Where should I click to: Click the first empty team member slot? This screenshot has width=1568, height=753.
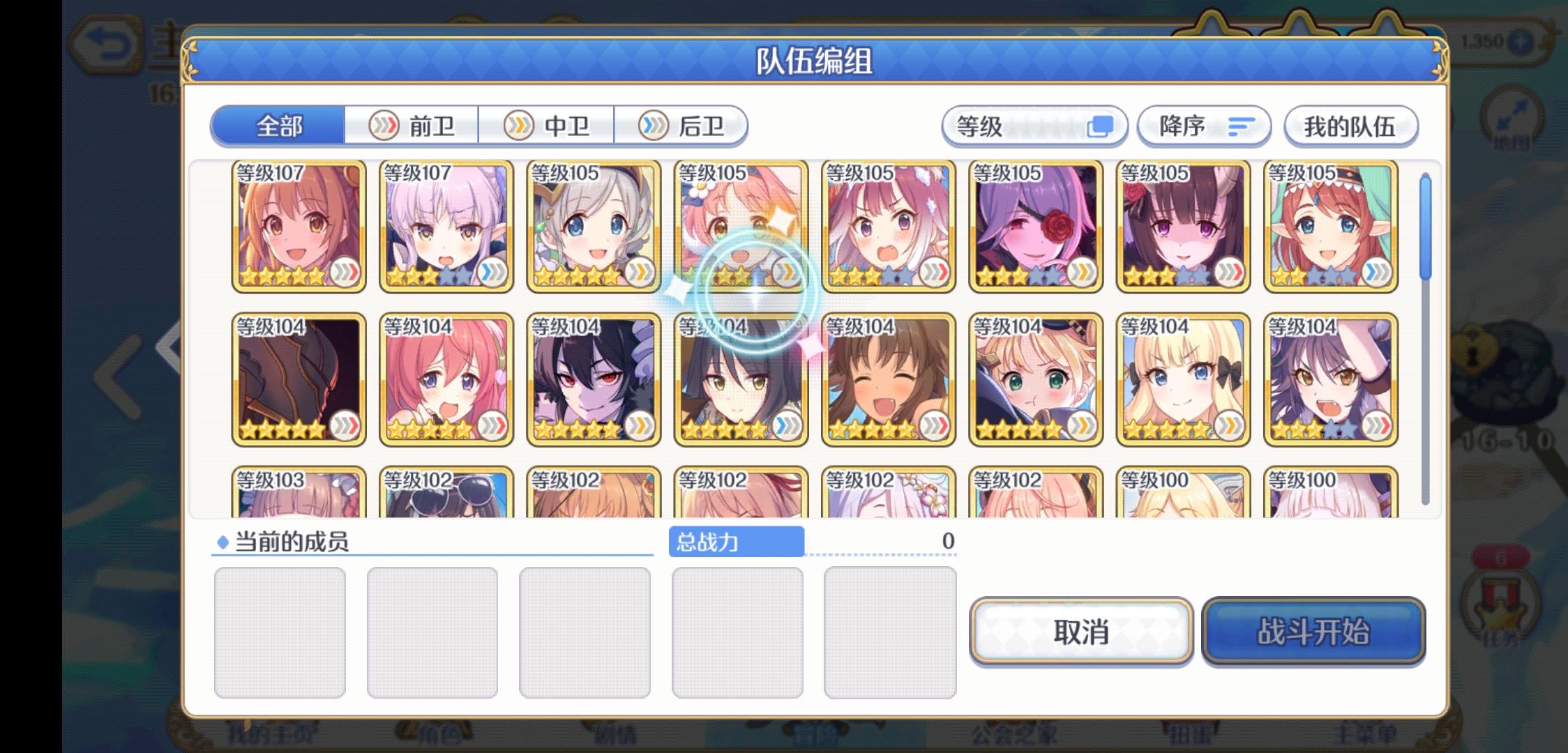pos(280,631)
